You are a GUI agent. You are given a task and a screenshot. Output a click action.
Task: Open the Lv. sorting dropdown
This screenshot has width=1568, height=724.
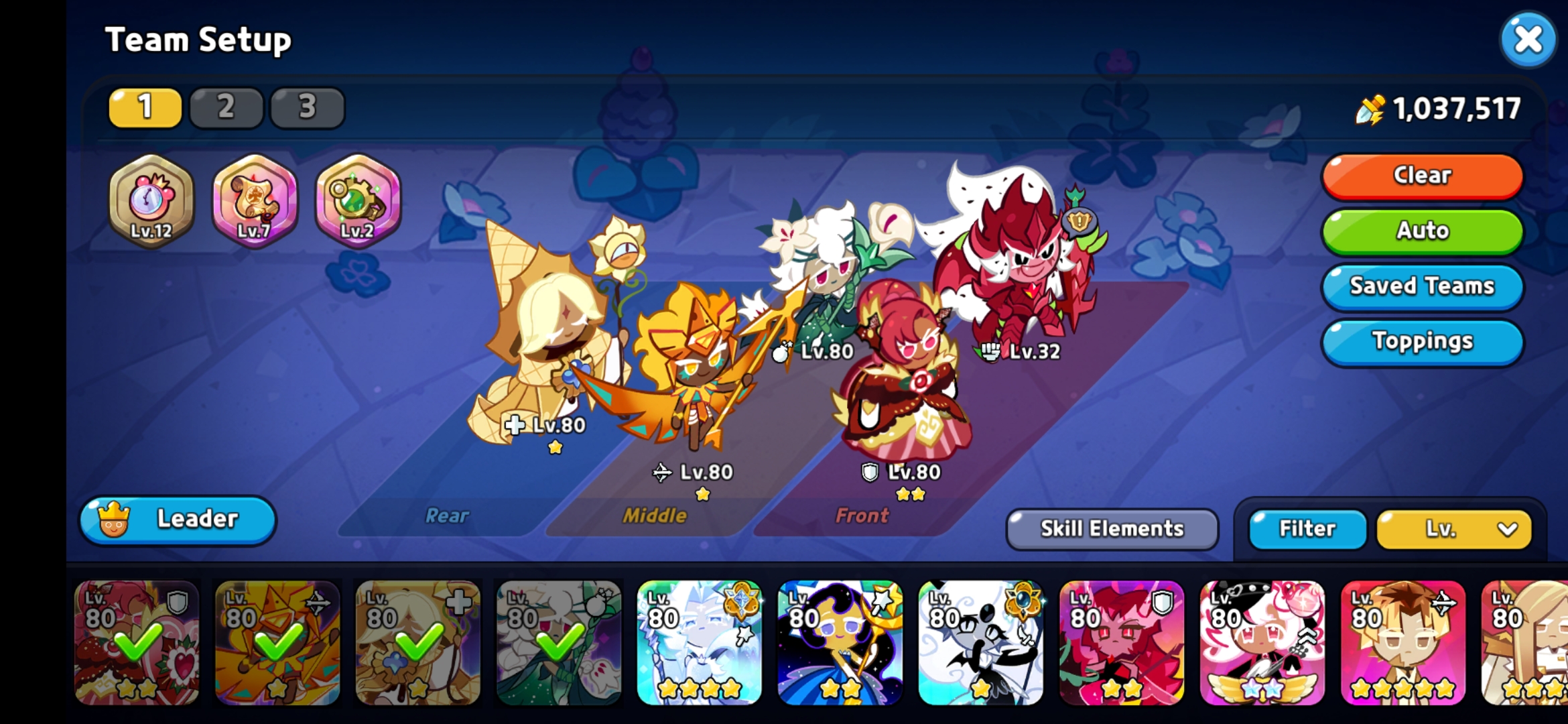coord(1454,529)
